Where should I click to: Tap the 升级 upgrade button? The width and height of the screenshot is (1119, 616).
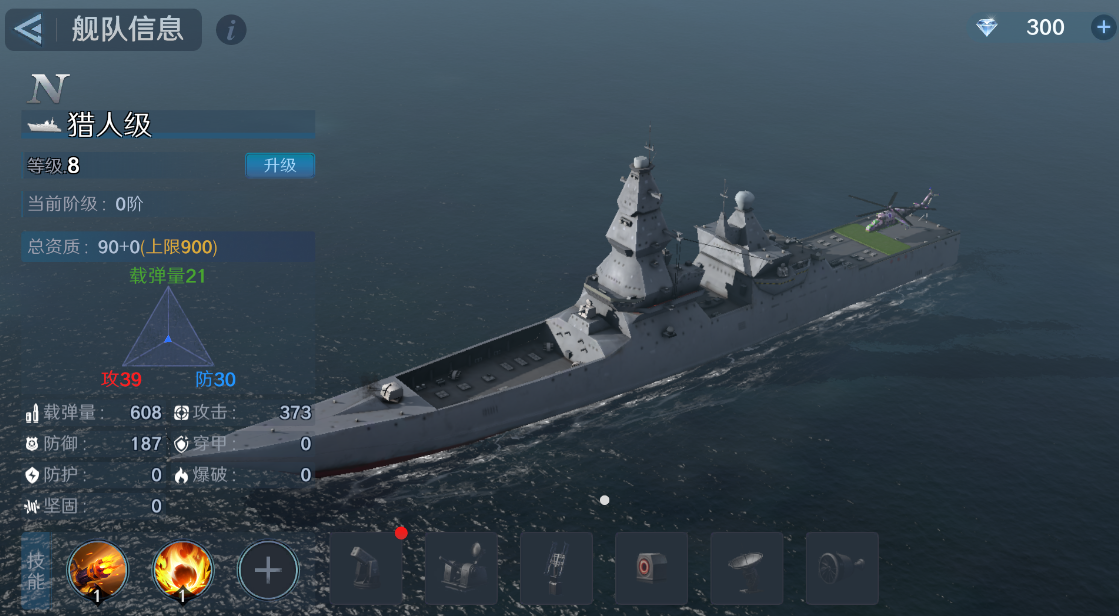click(280, 165)
